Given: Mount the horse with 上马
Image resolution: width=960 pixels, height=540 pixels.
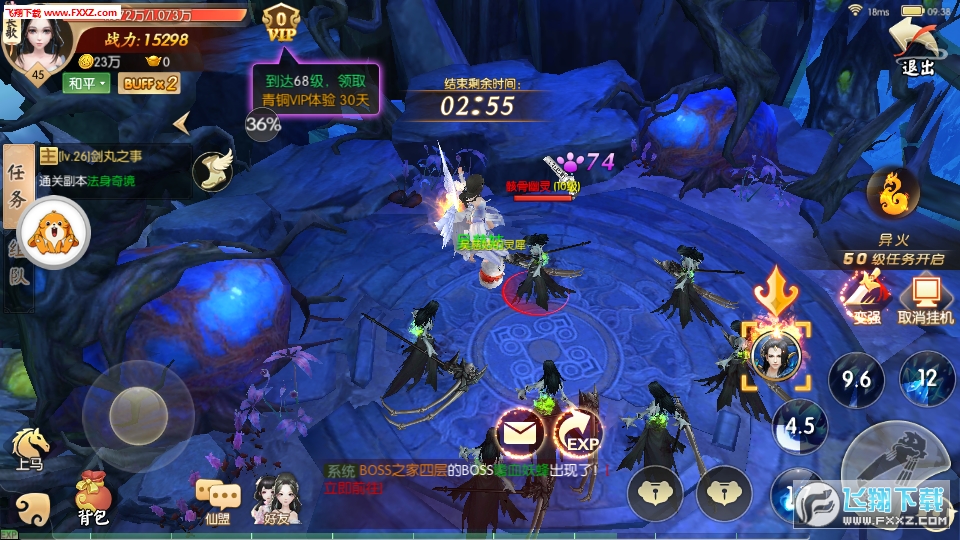Looking at the screenshot, I should (30, 448).
